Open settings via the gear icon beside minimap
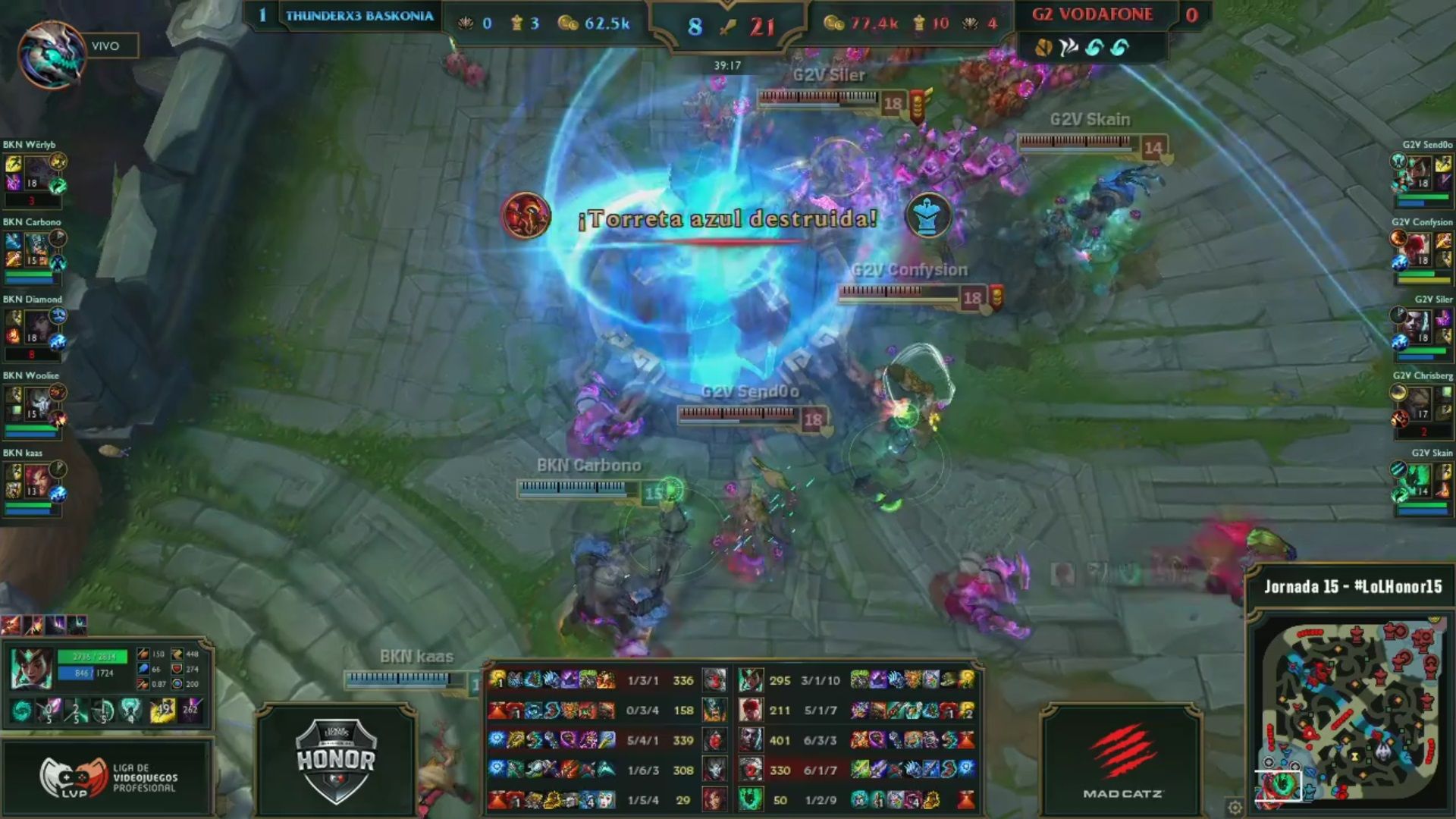 pos(1235,807)
